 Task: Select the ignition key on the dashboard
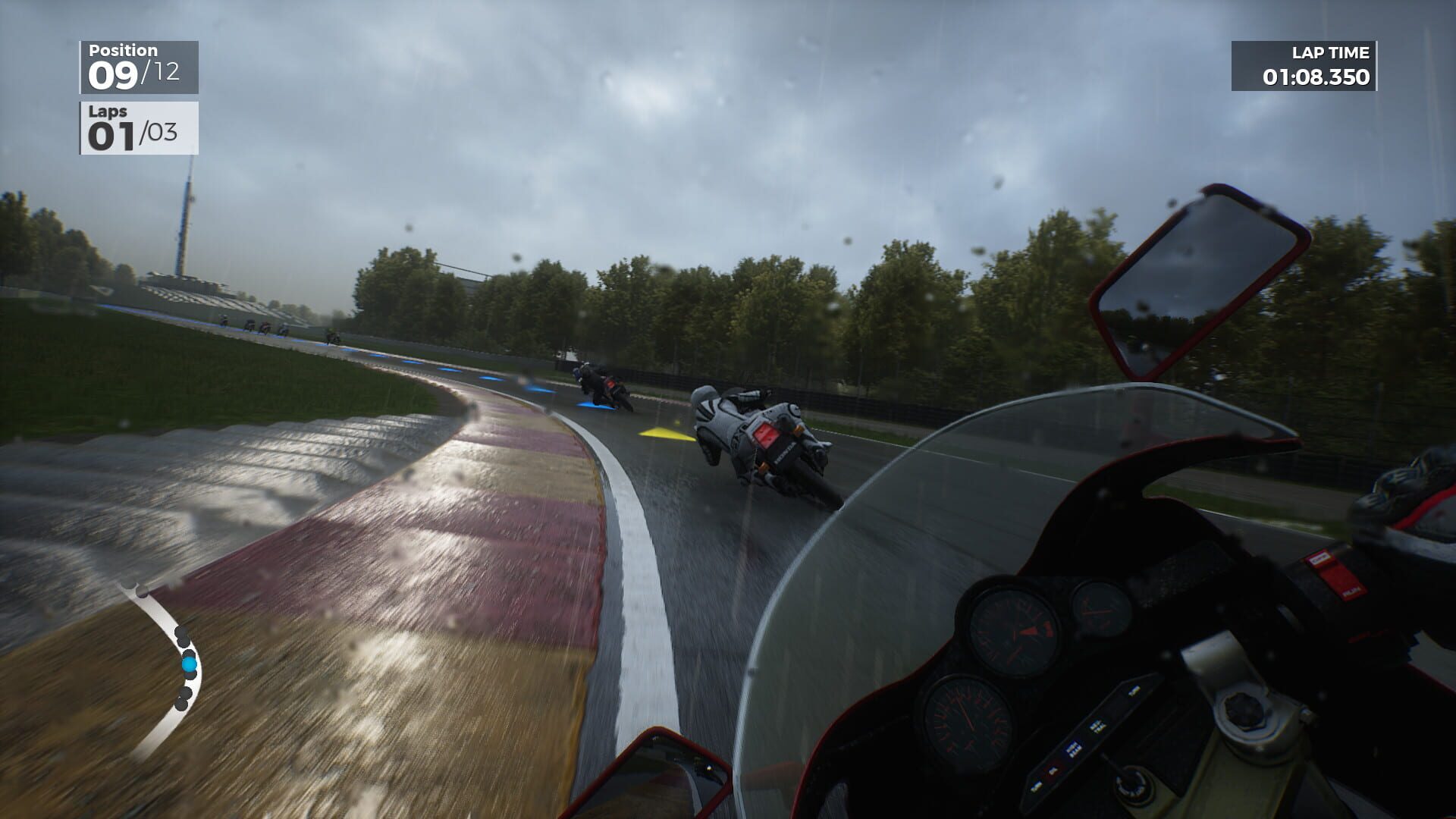point(1133,785)
